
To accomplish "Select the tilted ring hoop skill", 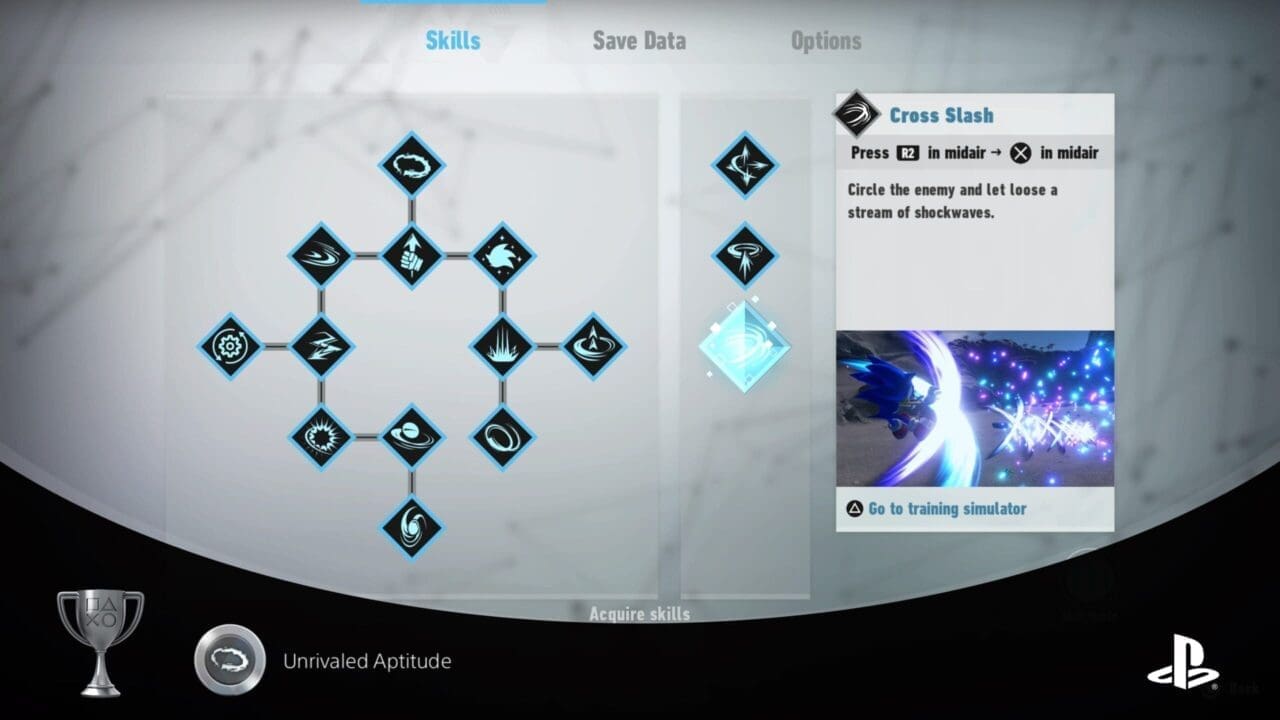I will pyautogui.click(x=502, y=437).
